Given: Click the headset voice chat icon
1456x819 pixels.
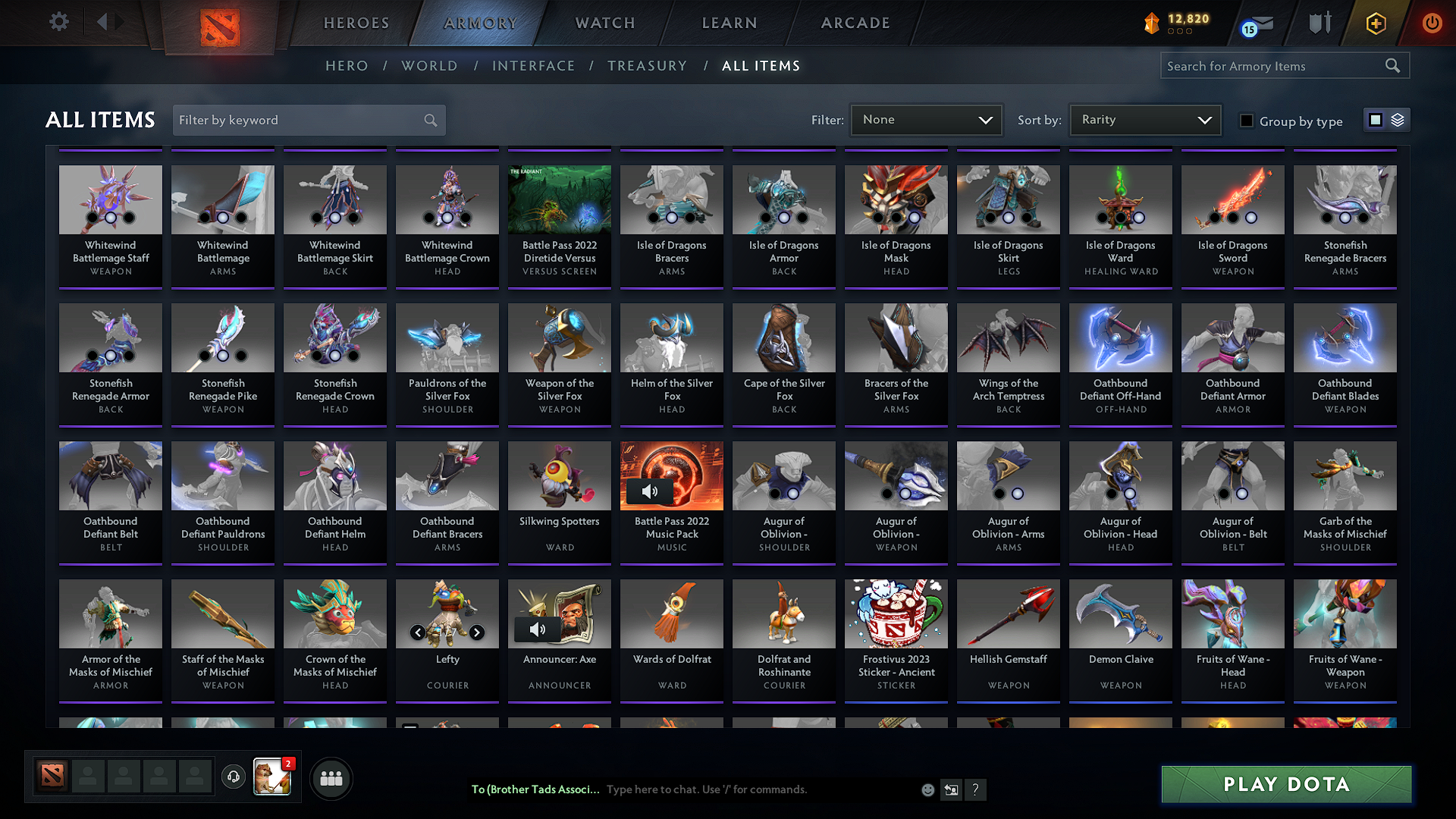Looking at the screenshot, I should coord(234,777).
